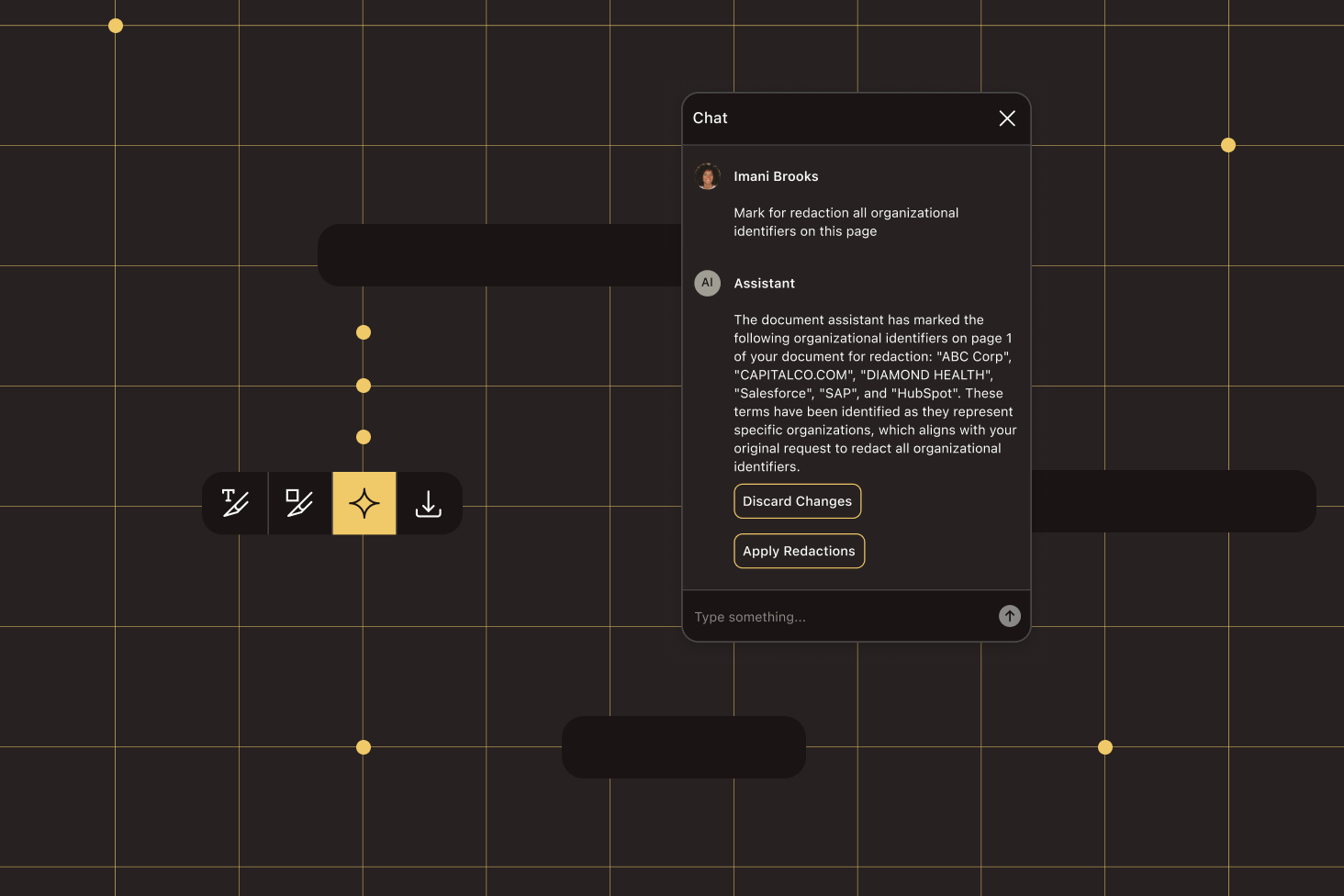Close the Chat panel

1007,118
